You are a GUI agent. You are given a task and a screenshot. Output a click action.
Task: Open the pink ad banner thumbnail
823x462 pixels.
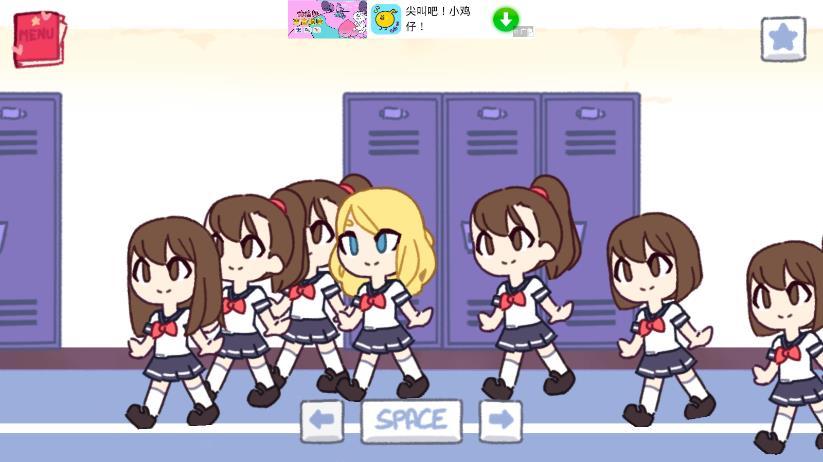pos(327,19)
